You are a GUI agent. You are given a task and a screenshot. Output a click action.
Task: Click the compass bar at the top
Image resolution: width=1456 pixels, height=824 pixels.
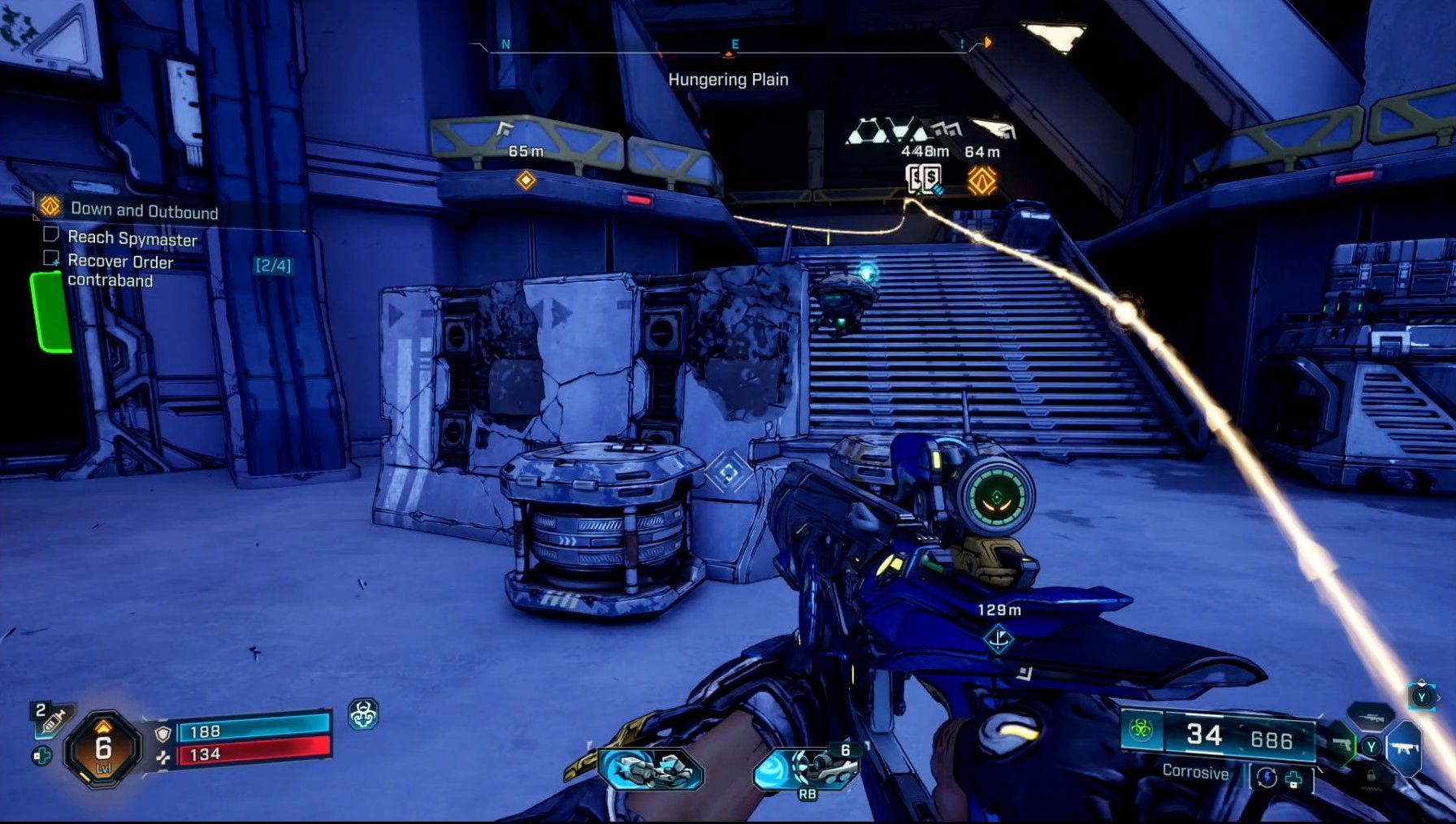[x=729, y=48]
